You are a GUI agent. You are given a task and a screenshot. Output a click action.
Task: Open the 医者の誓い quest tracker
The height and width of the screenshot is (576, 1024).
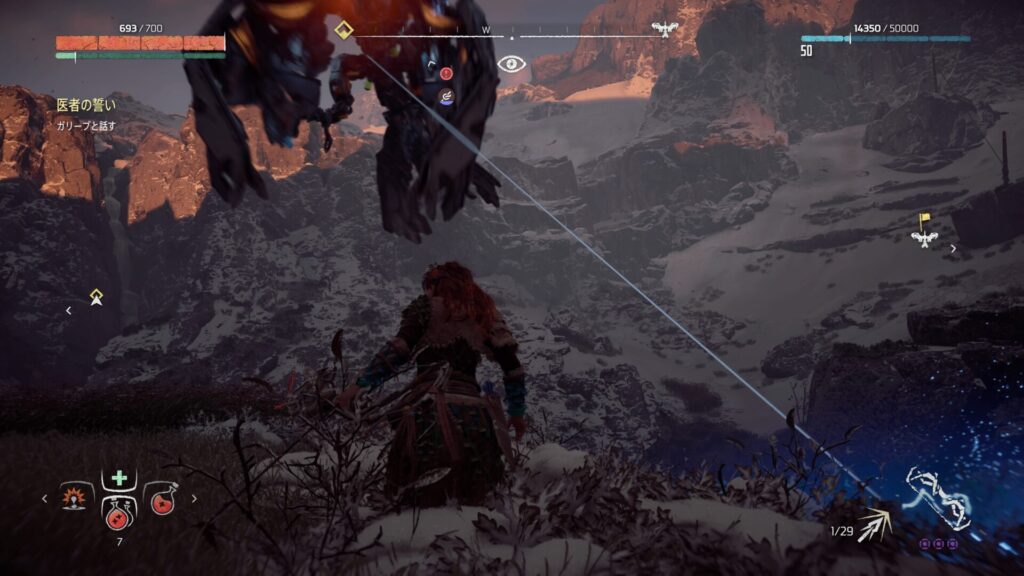(x=87, y=103)
